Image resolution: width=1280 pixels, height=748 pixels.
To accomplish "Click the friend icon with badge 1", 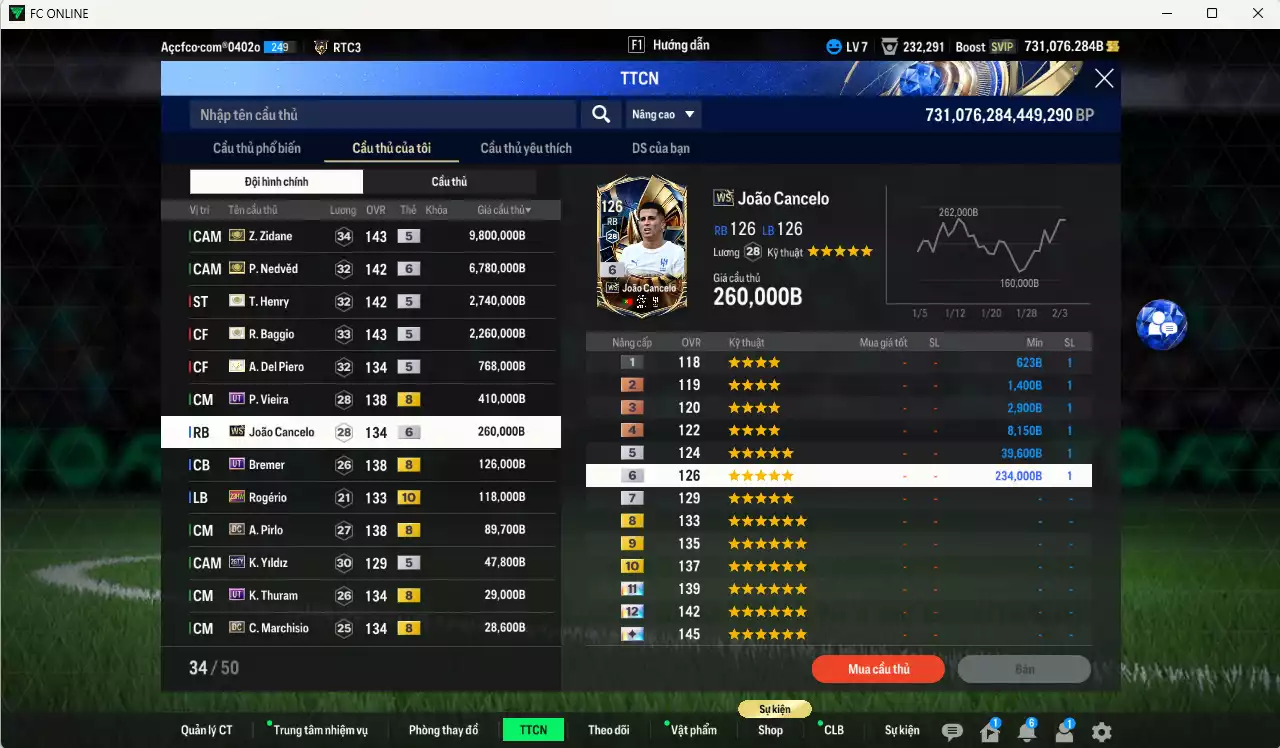I will (1065, 733).
